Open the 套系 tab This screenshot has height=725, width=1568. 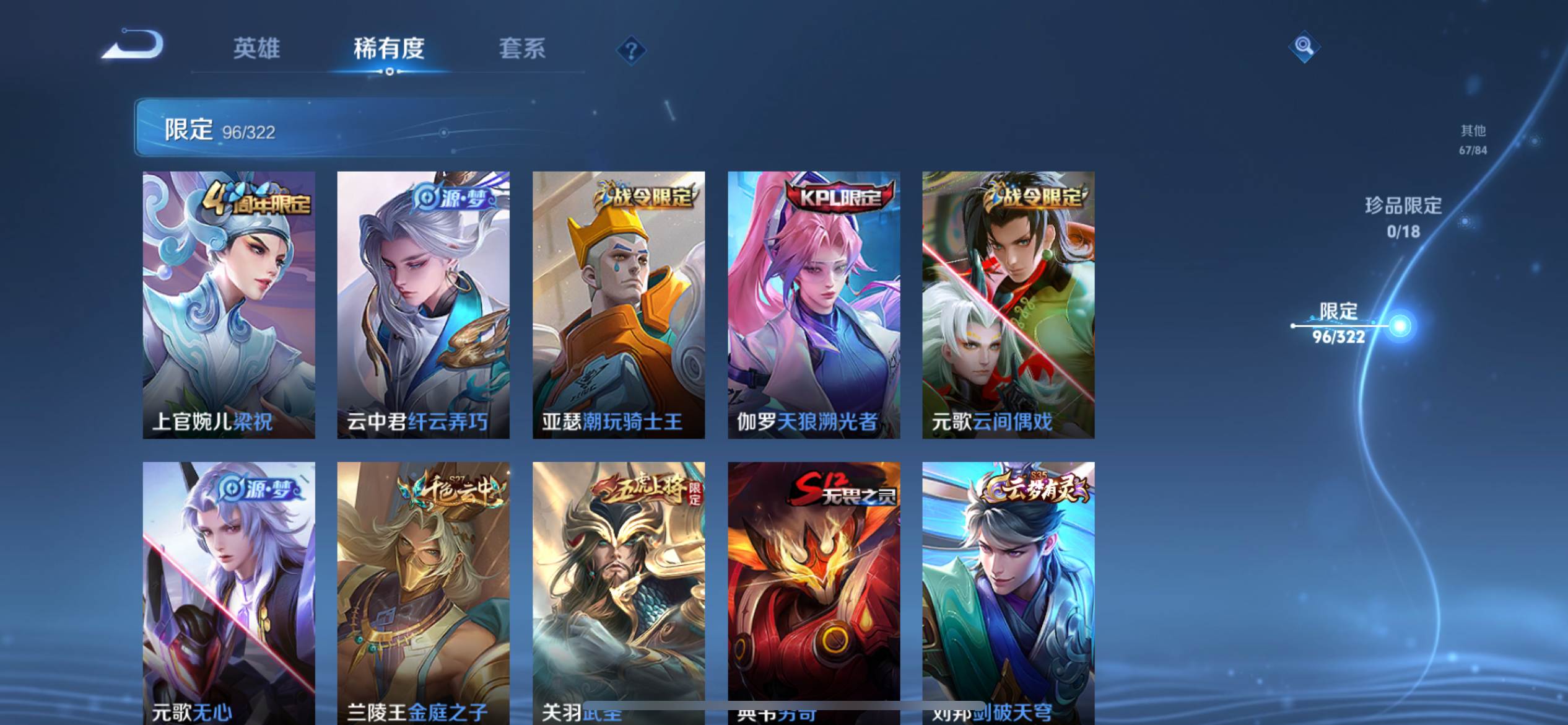(x=522, y=48)
